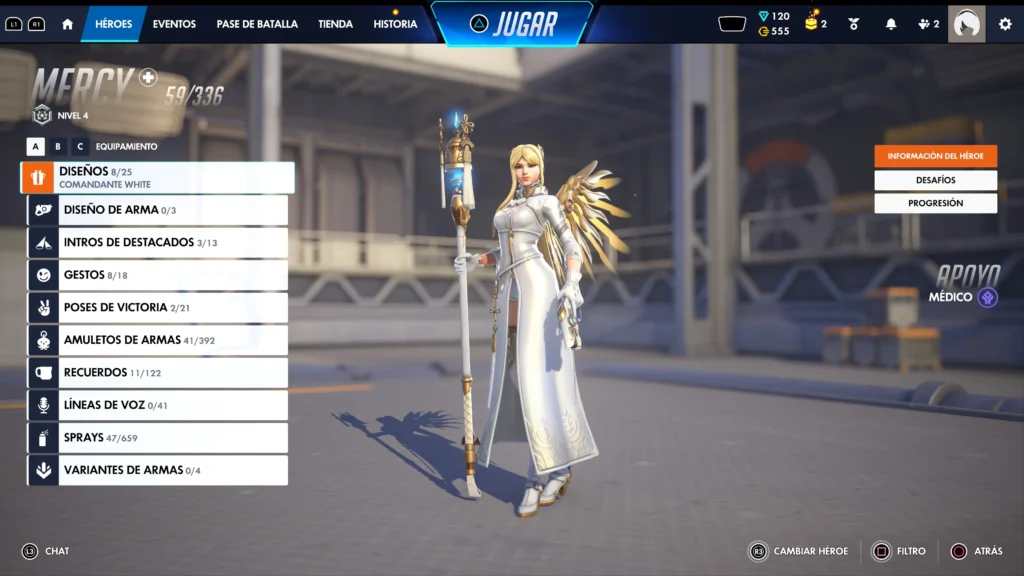Image resolution: width=1024 pixels, height=576 pixels.
Task: Check the notifications bell
Action: pos(891,24)
